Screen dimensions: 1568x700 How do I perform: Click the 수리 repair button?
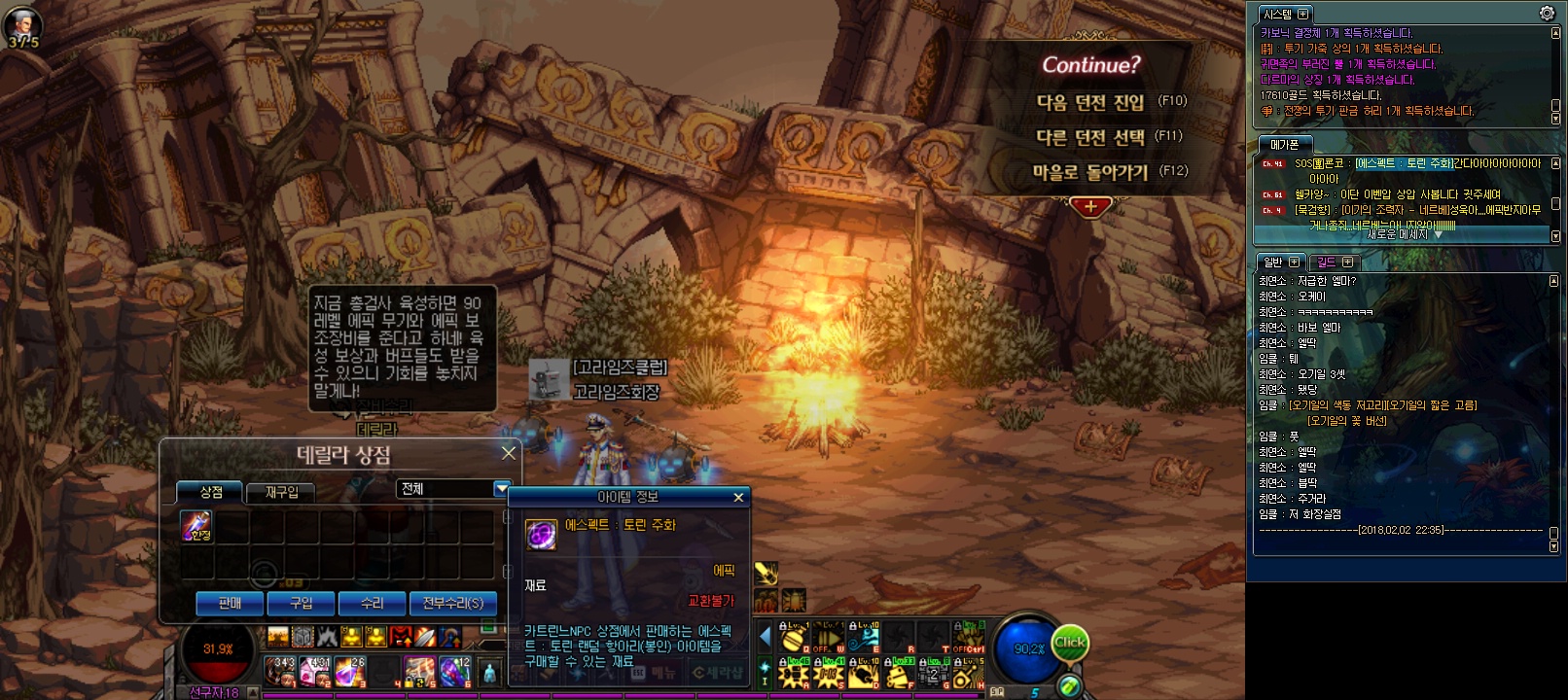coord(373,603)
